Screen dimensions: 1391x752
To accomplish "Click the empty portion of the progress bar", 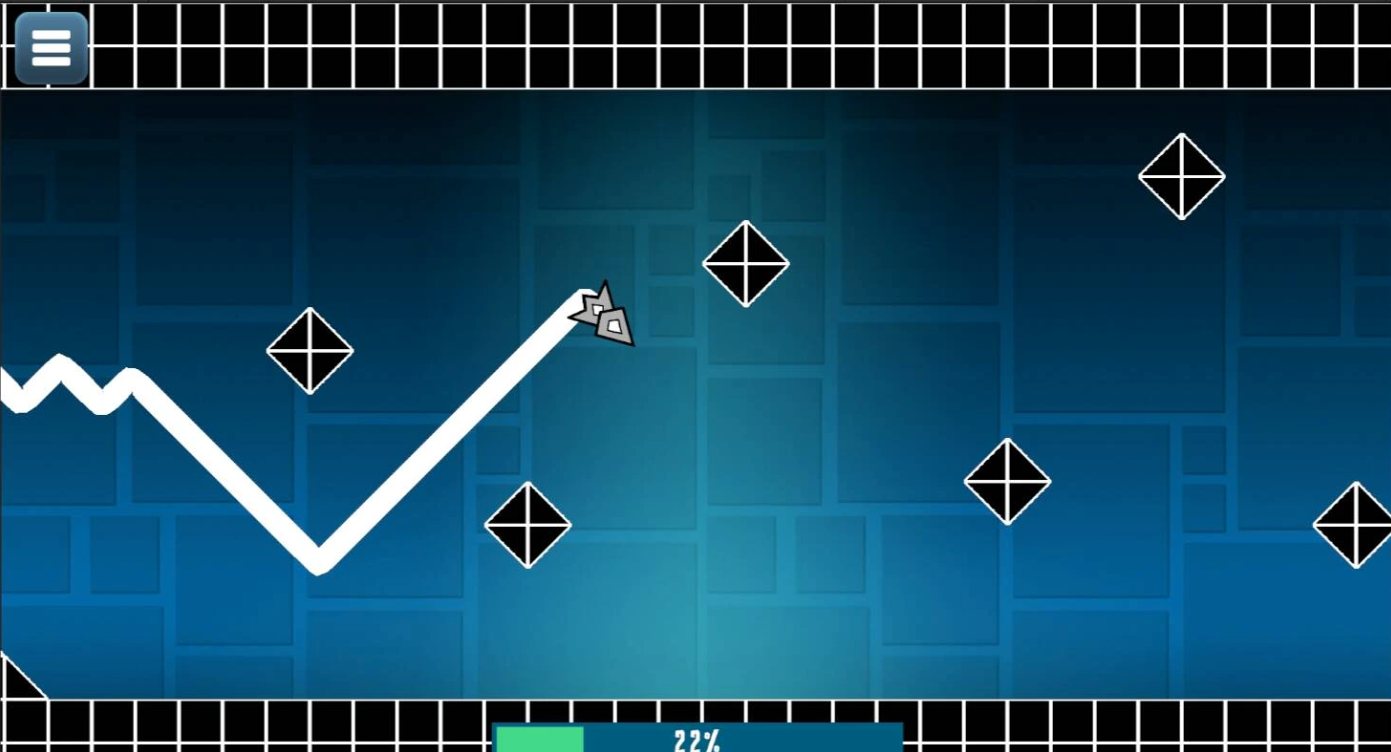I will (x=830, y=739).
